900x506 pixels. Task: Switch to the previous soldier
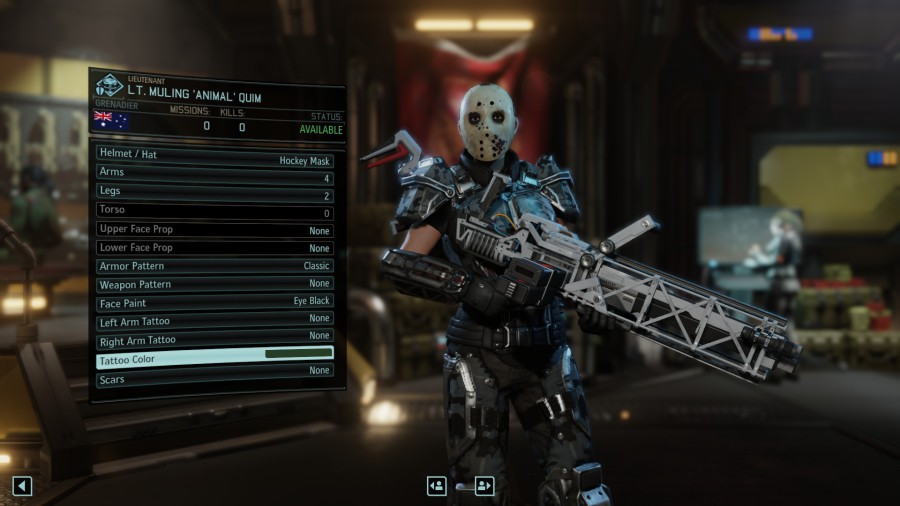(437, 486)
